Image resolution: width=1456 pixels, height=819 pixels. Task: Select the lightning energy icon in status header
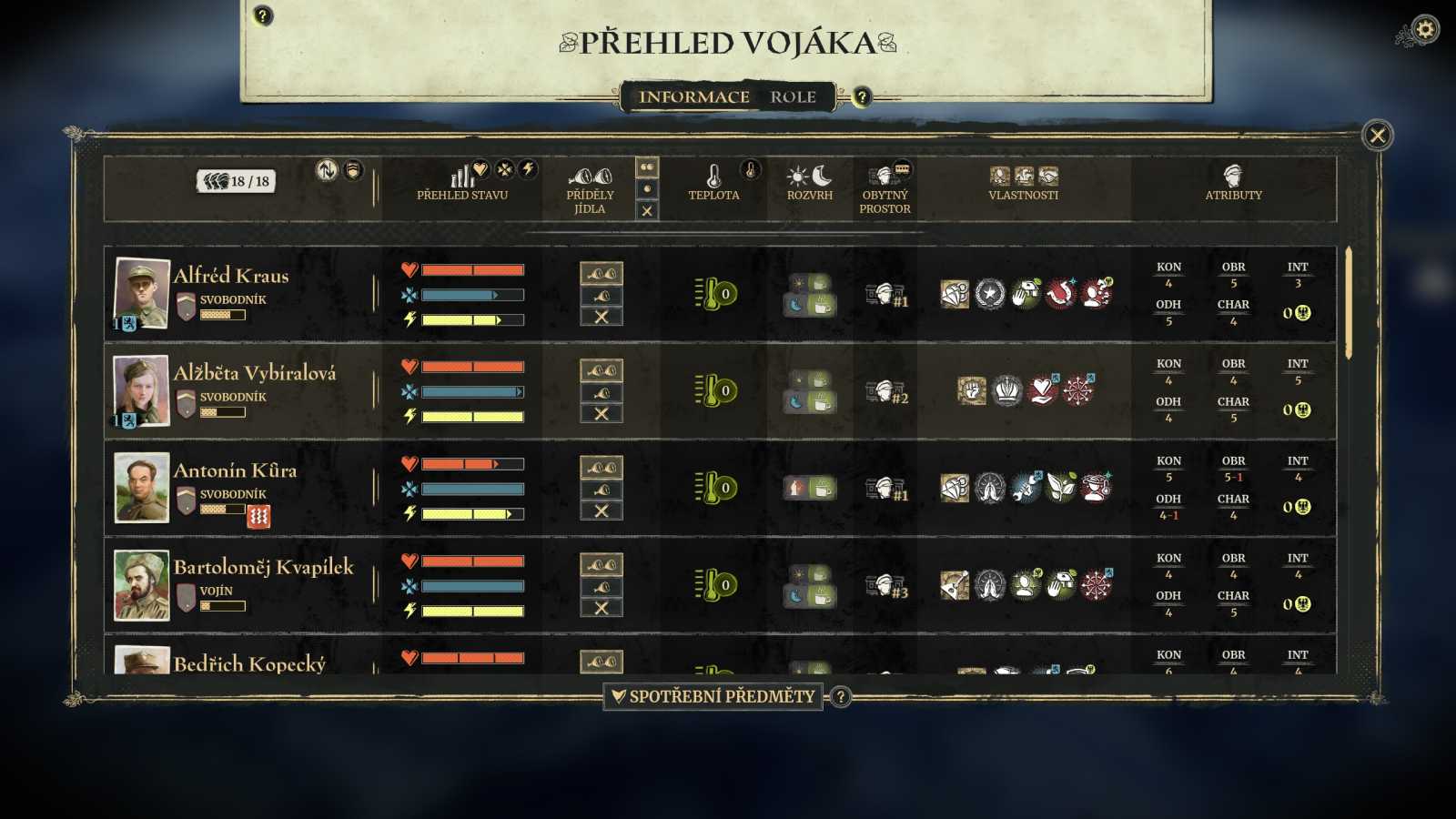point(529,168)
